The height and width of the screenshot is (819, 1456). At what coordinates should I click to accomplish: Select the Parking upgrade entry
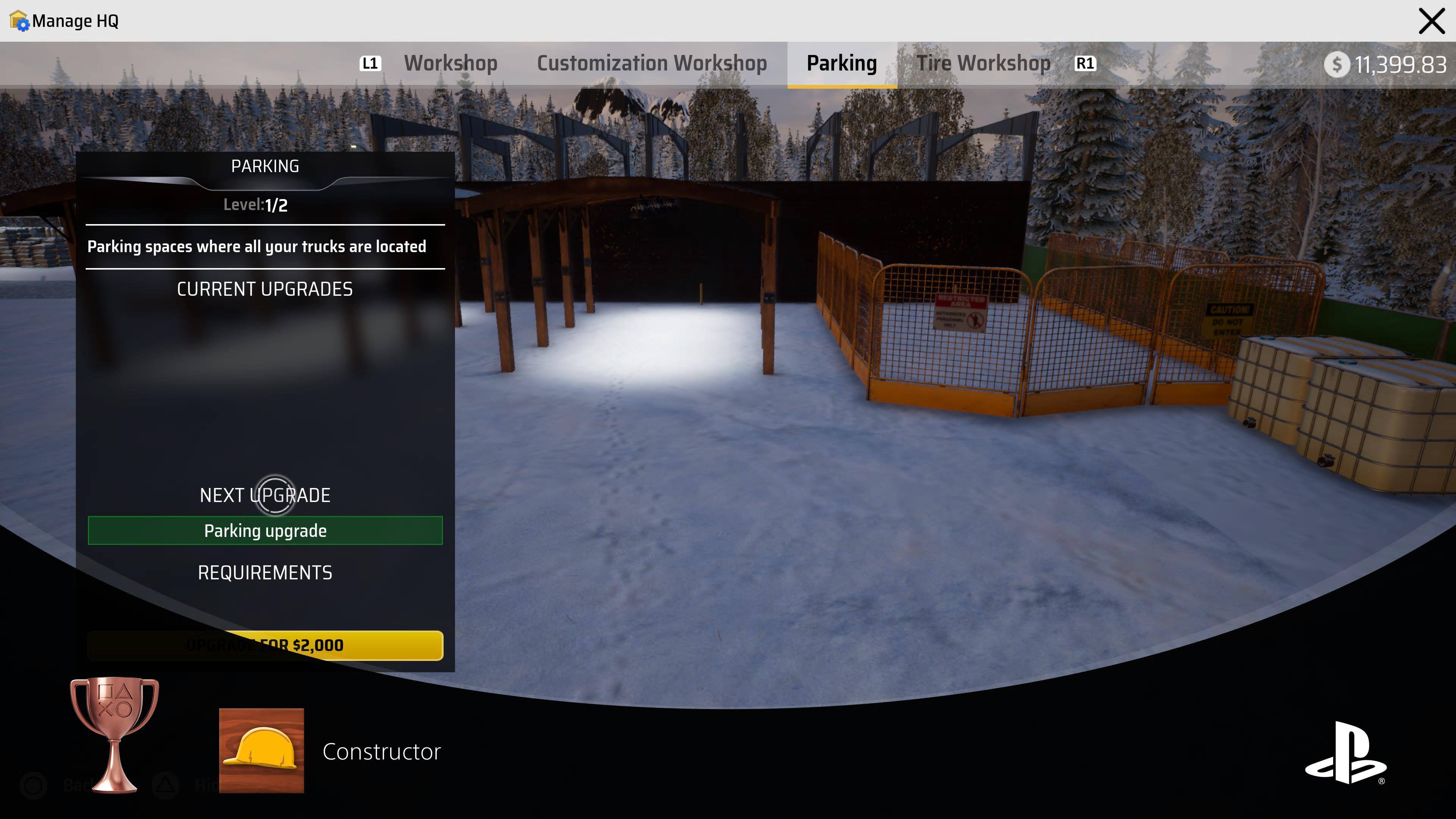265,531
